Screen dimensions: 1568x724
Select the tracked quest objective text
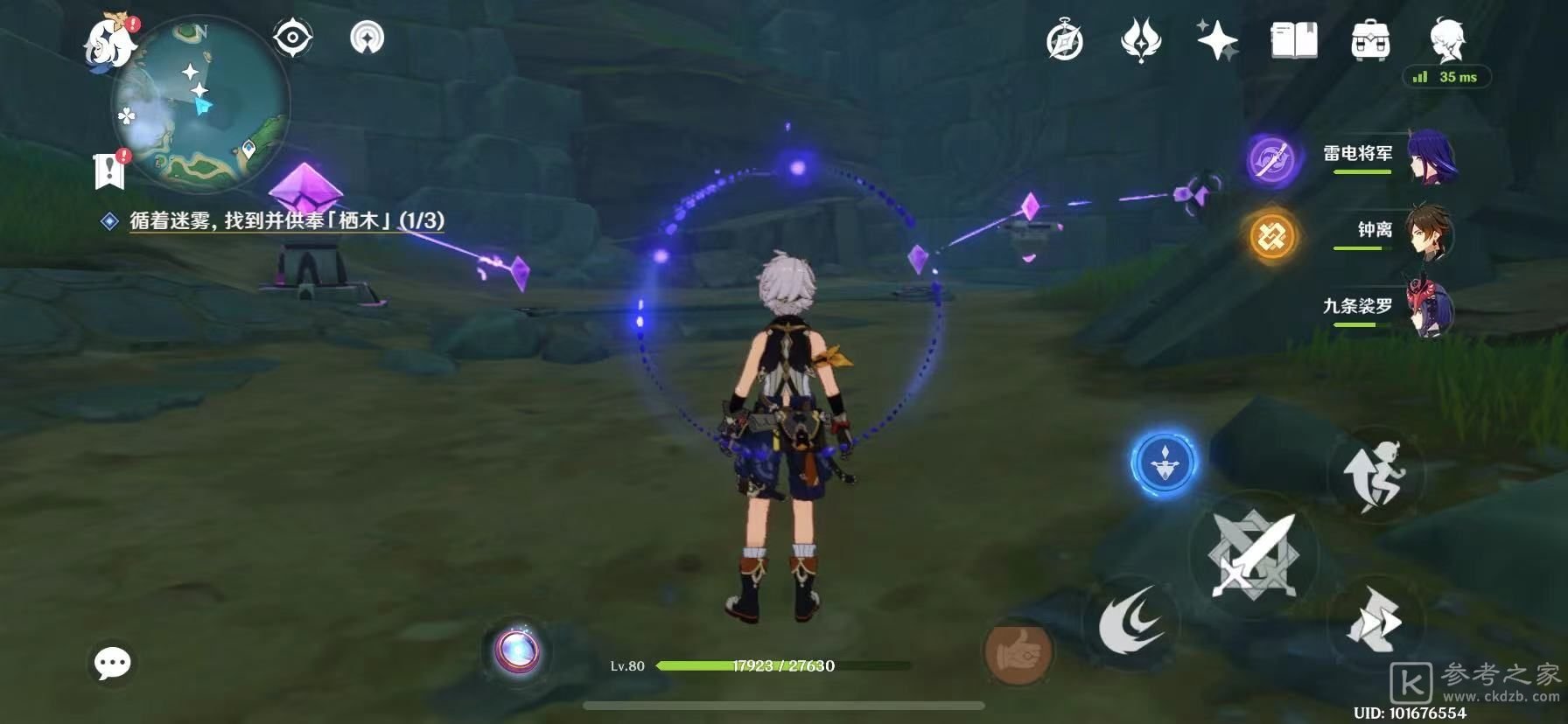(286, 220)
